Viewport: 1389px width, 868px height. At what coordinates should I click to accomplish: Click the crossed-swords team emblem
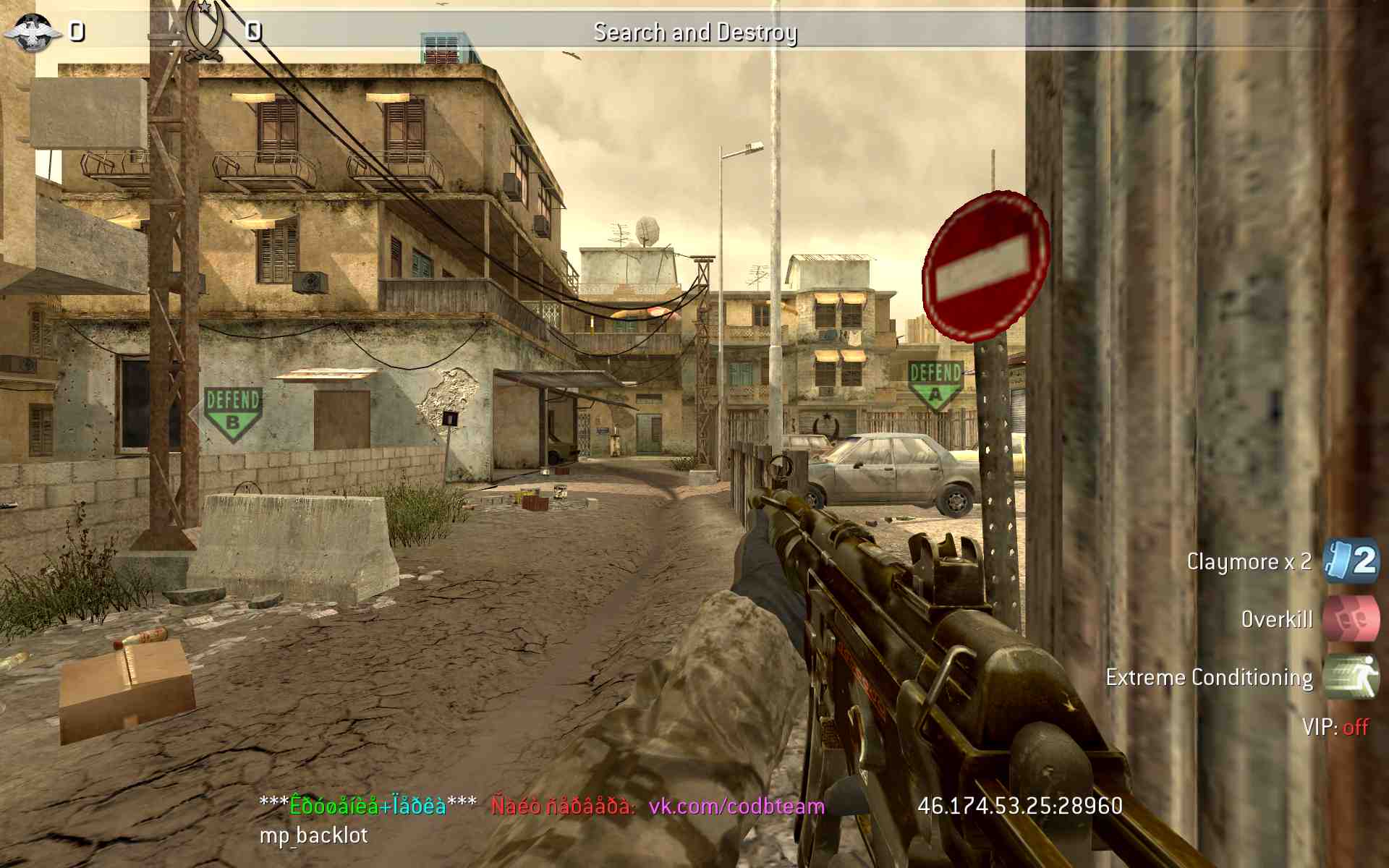203,33
